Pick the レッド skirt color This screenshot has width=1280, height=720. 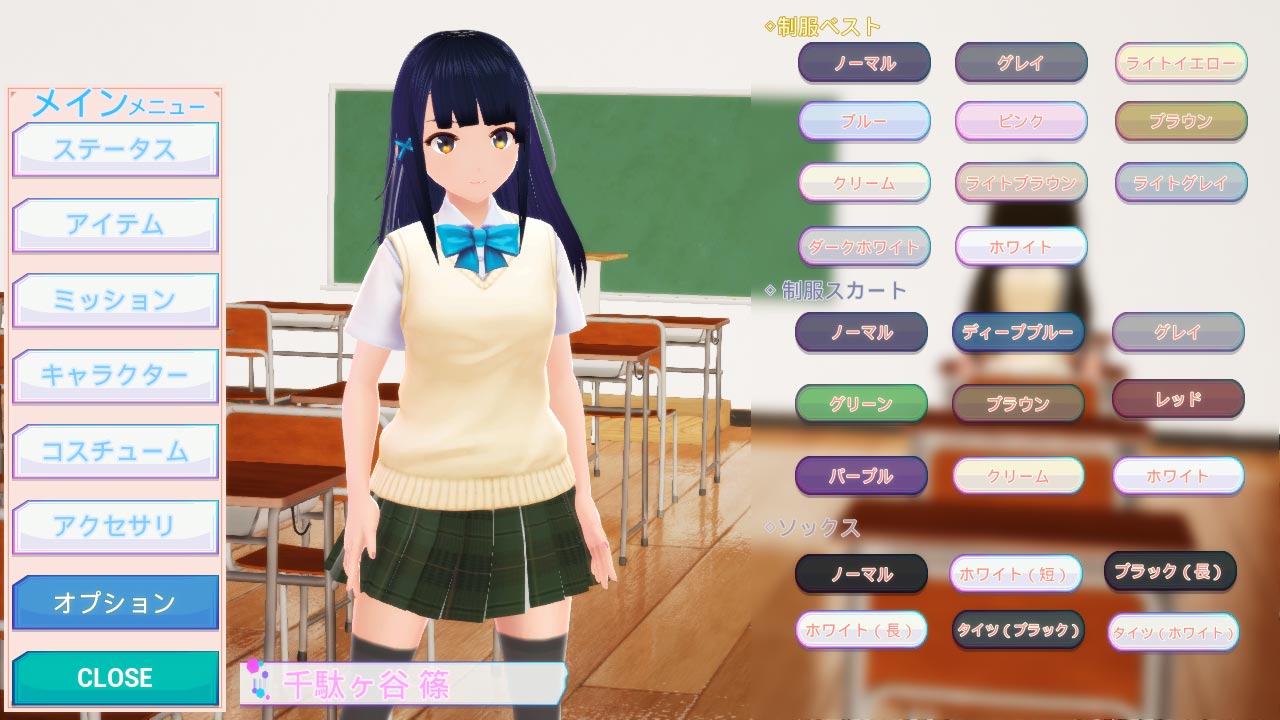pyautogui.click(x=1178, y=399)
